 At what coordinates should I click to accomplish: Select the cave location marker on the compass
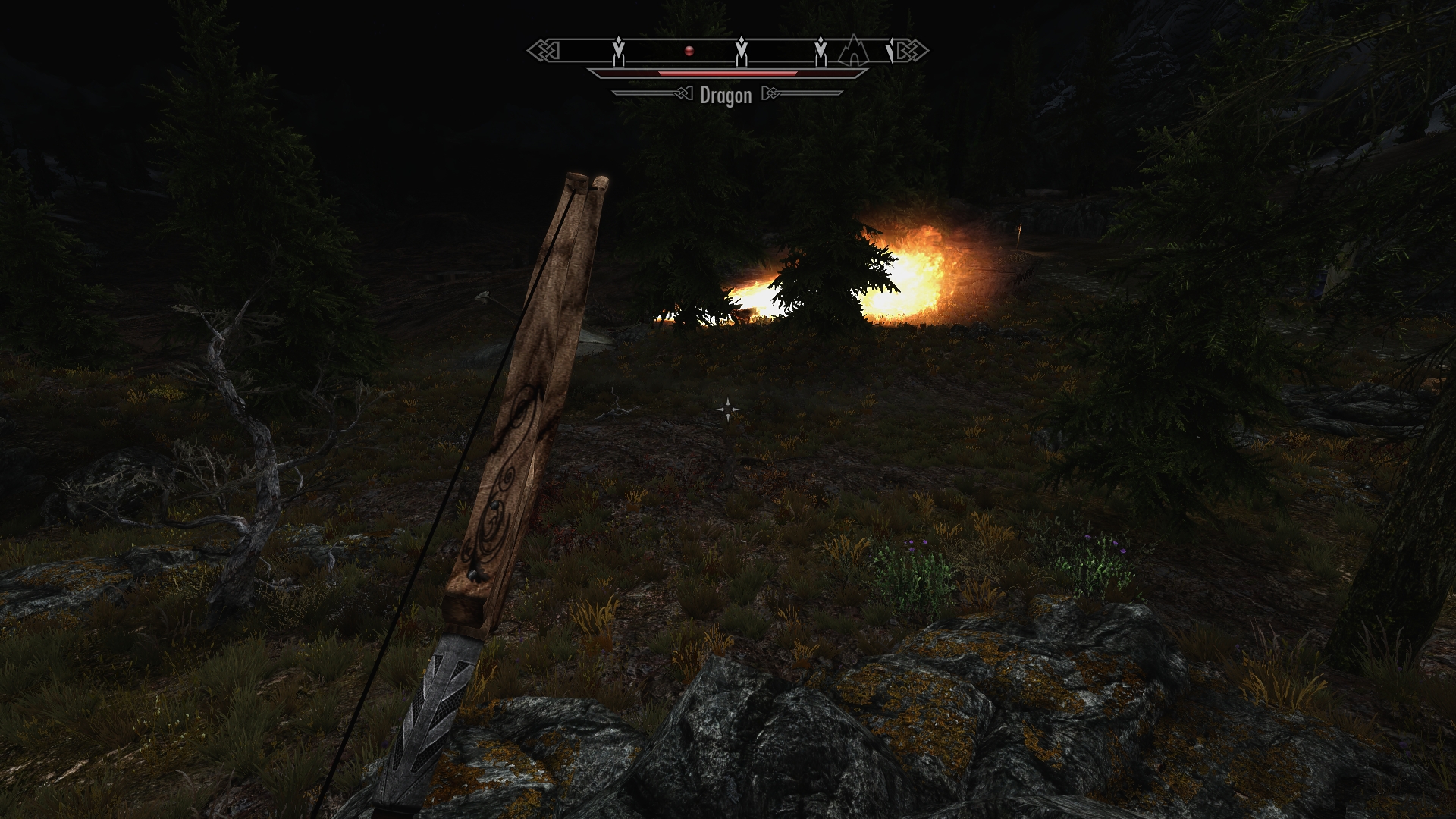pyautogui.click(x=854, y=50)
